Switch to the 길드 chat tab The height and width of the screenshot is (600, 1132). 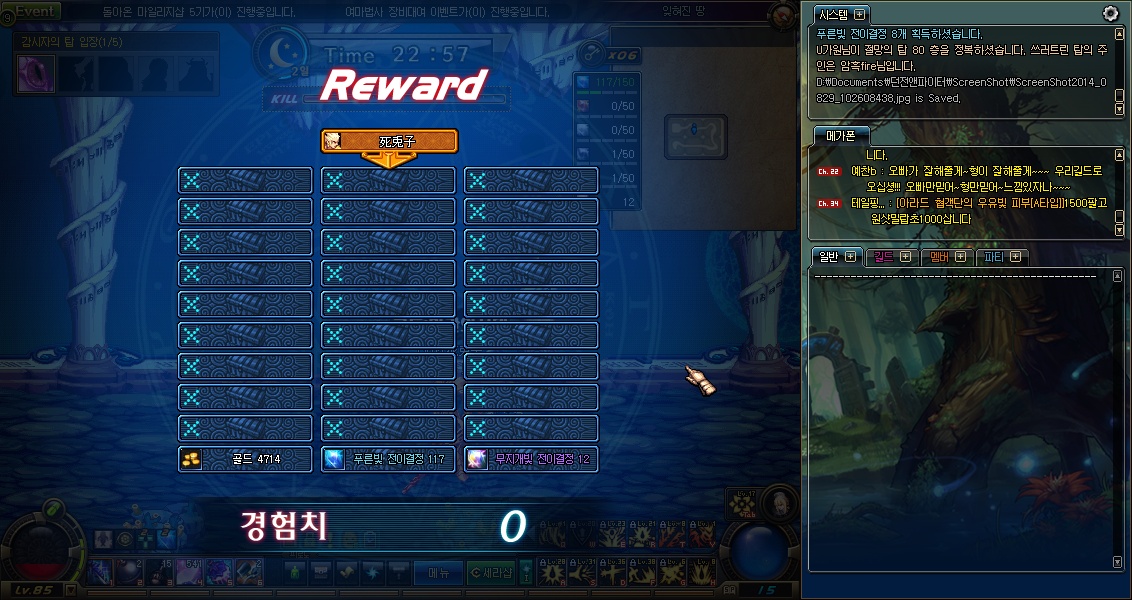tap(891, 257)
